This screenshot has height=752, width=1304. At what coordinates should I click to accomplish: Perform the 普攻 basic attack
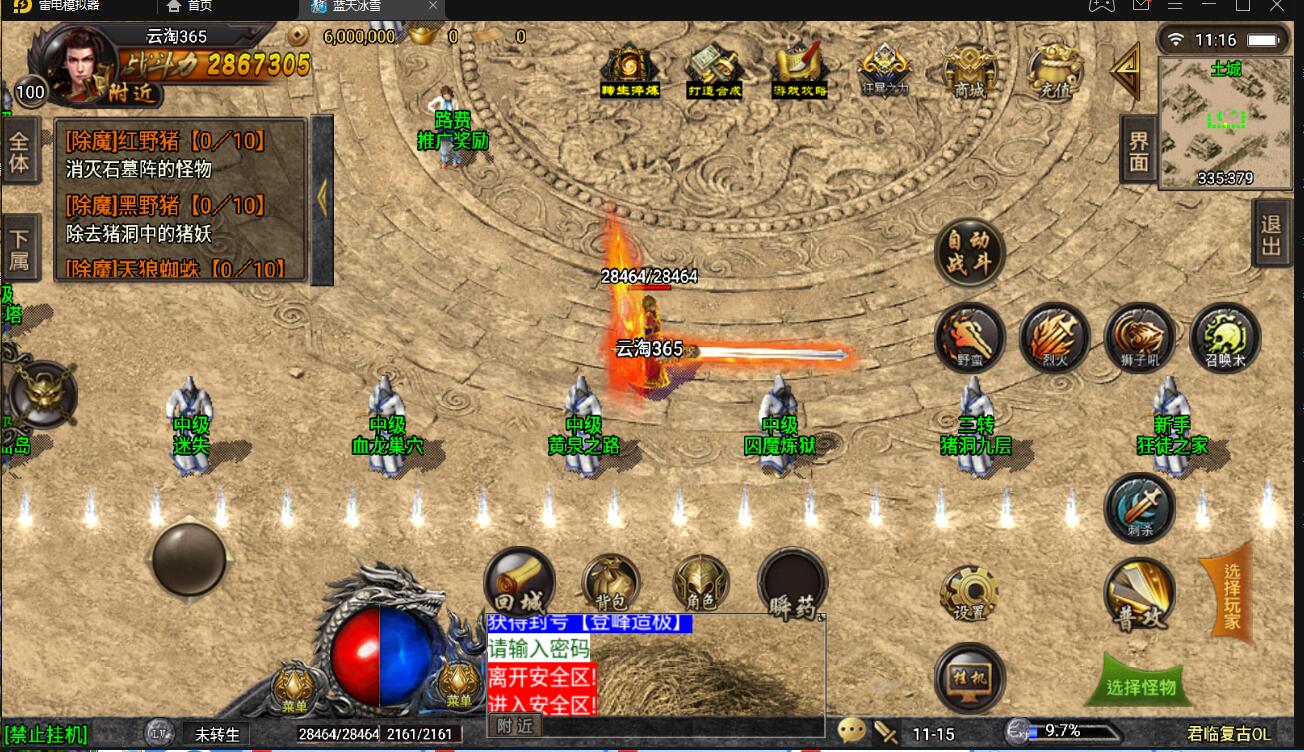point(1139,594)
